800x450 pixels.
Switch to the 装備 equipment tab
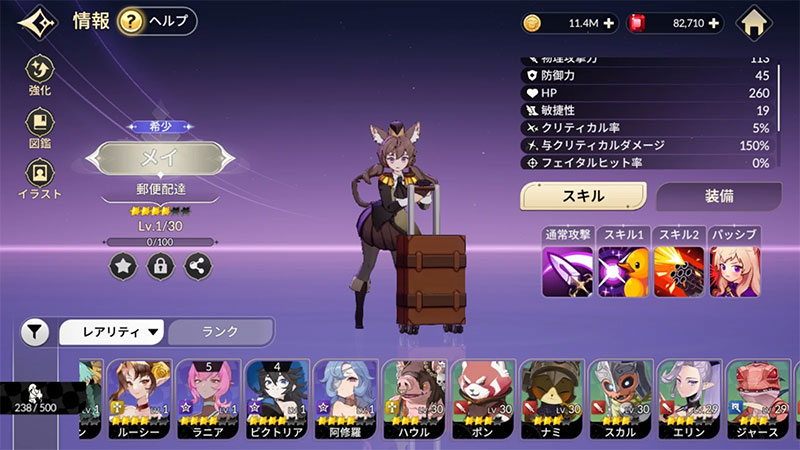pyautogui.click(x=717, y=196)
